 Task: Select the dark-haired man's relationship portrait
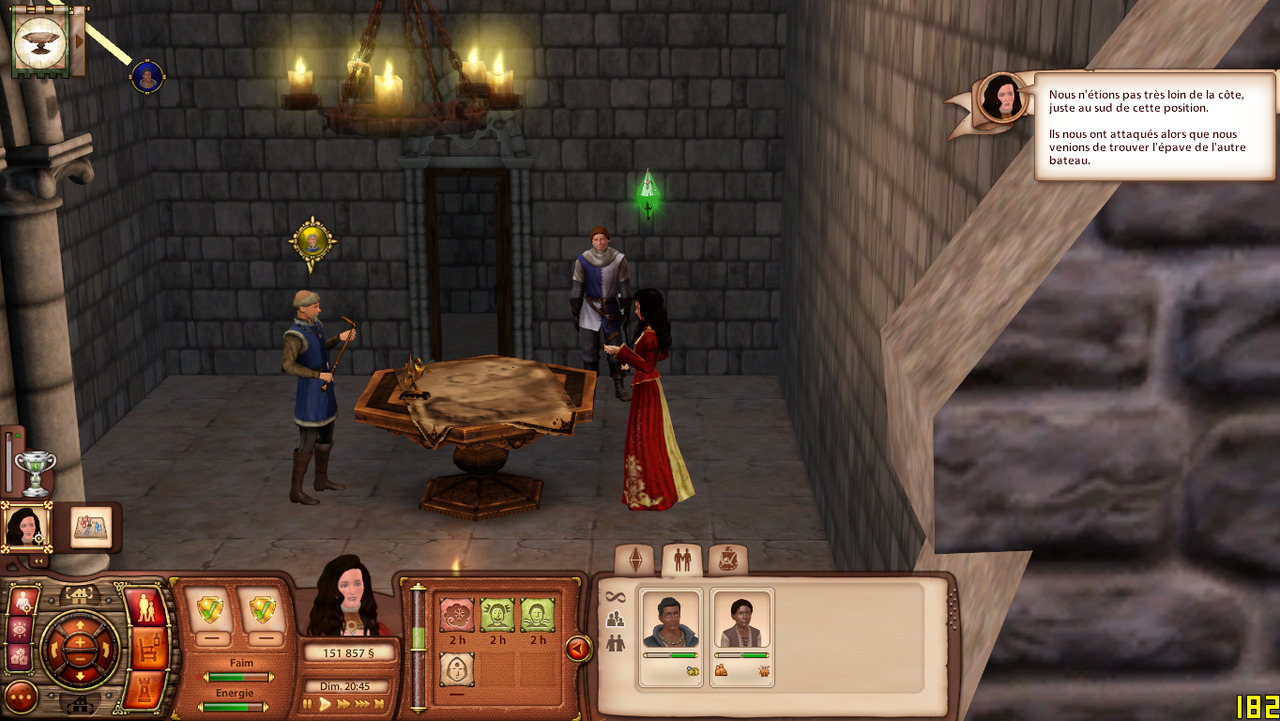[x=670, y=624]
